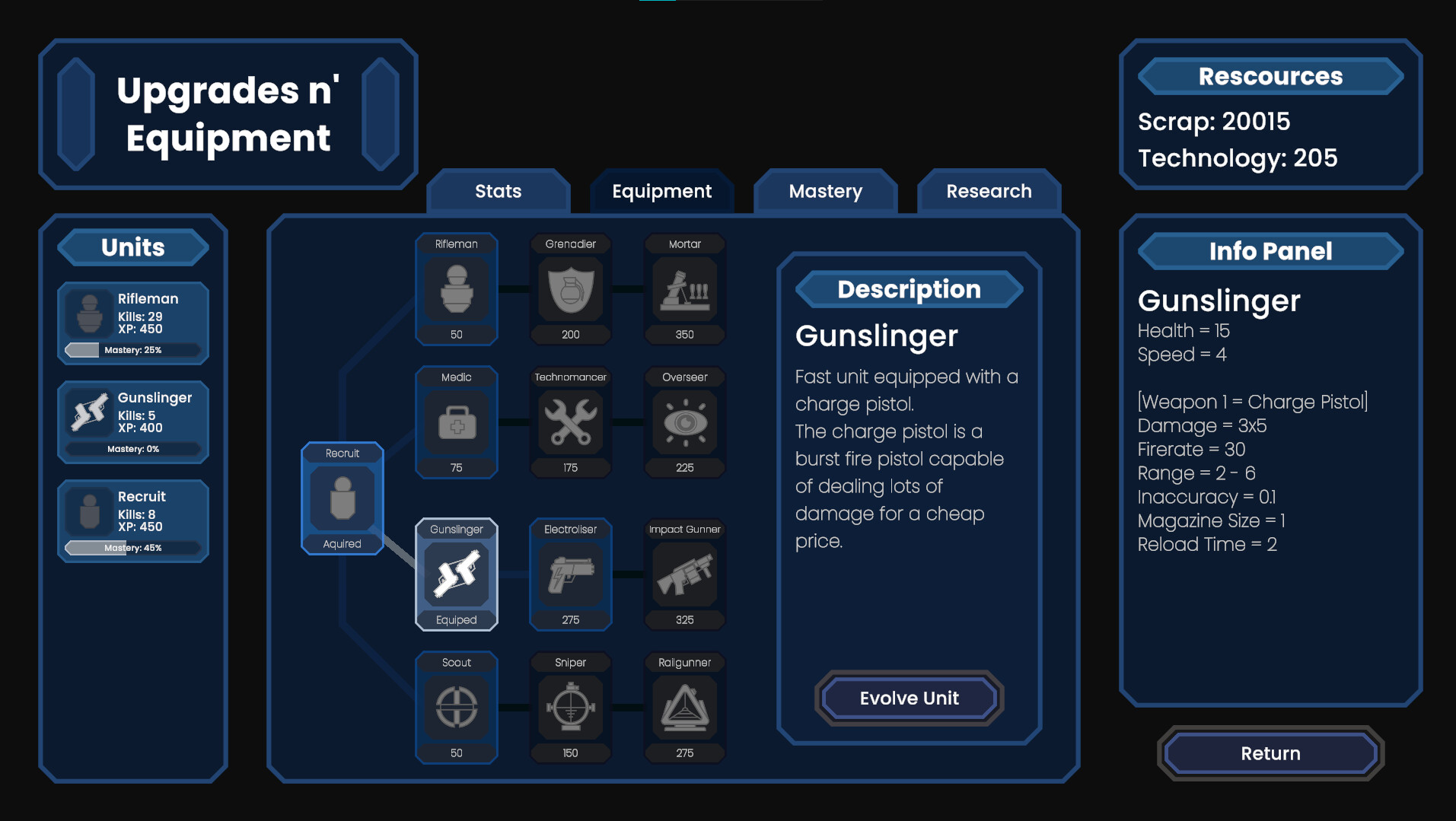
Task: Click the Recruit mastery progress bar
Action: coord(132,547)
